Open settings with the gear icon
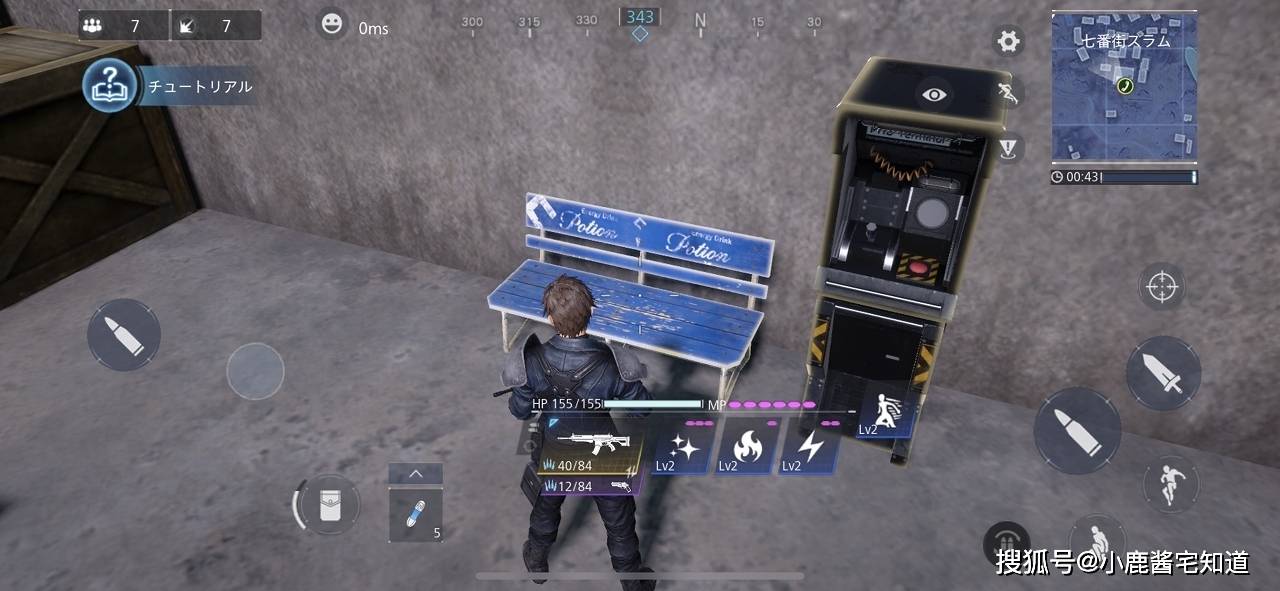 (x=1008, y=41)
